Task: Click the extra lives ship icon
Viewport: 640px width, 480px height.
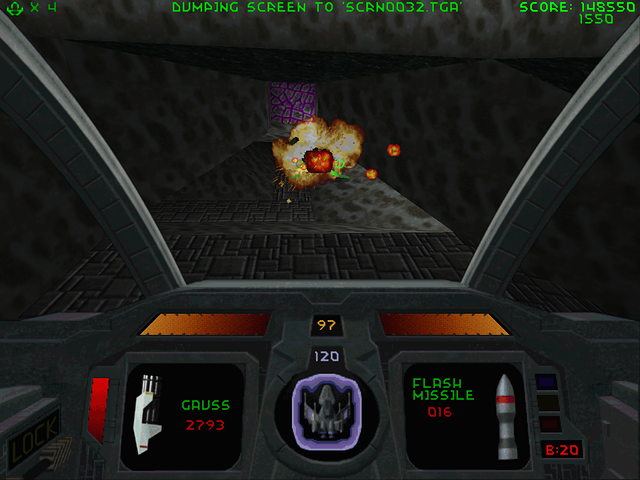Action: (13, 8)
